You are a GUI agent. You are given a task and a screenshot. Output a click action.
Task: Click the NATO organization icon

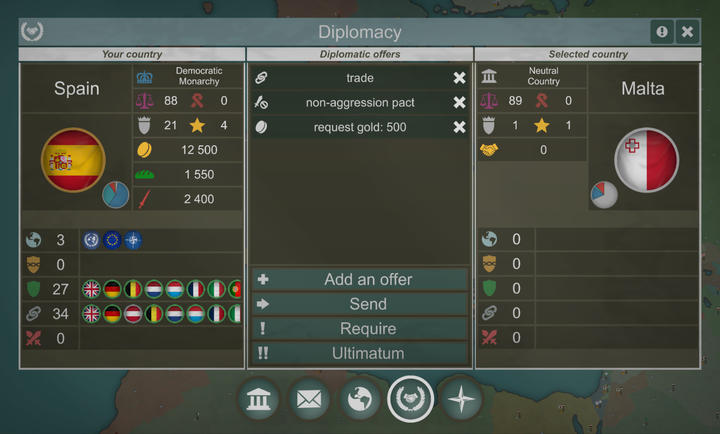pyautogui.click(x=133, y=240)
